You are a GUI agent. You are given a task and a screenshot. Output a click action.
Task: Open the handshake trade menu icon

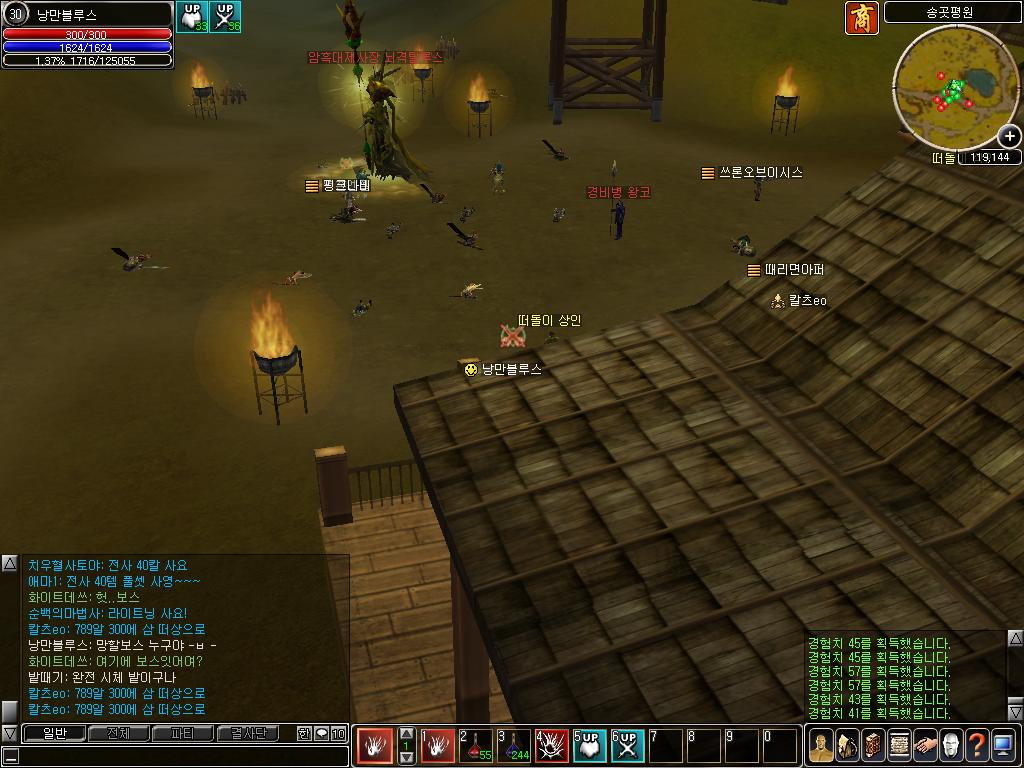point(925,745)
